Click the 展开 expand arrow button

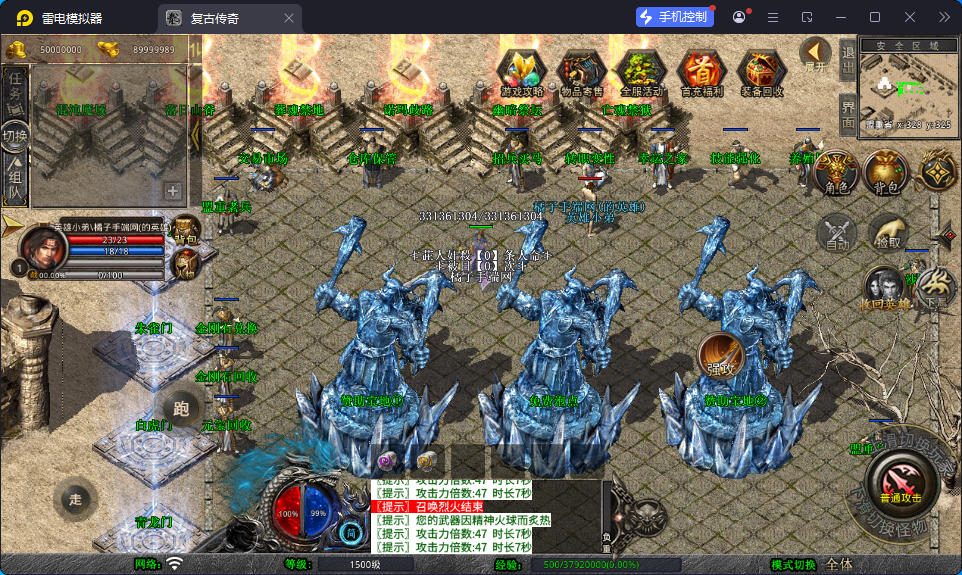point(815,53)
